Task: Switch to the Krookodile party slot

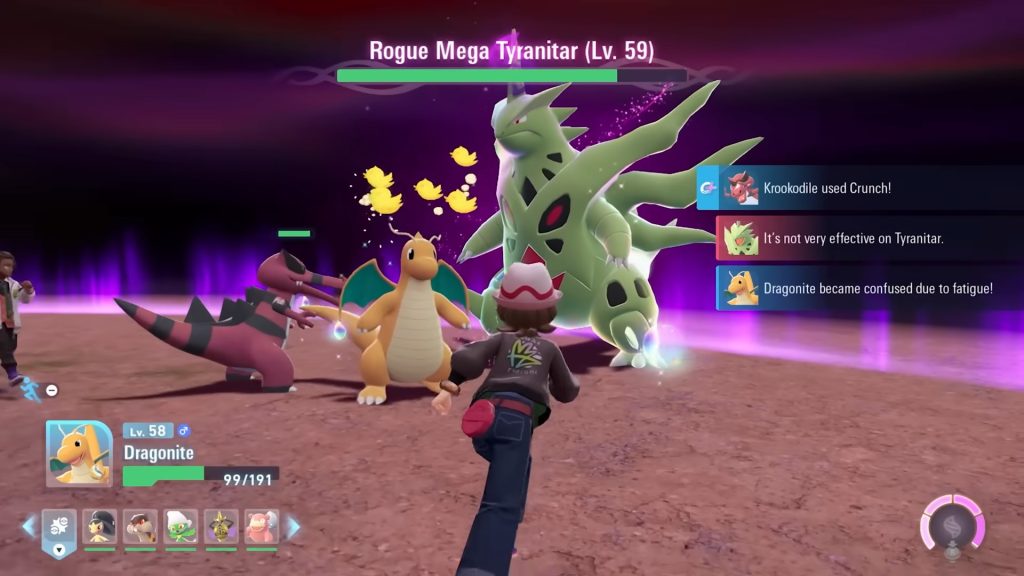Action: click(x=140, y=527)
